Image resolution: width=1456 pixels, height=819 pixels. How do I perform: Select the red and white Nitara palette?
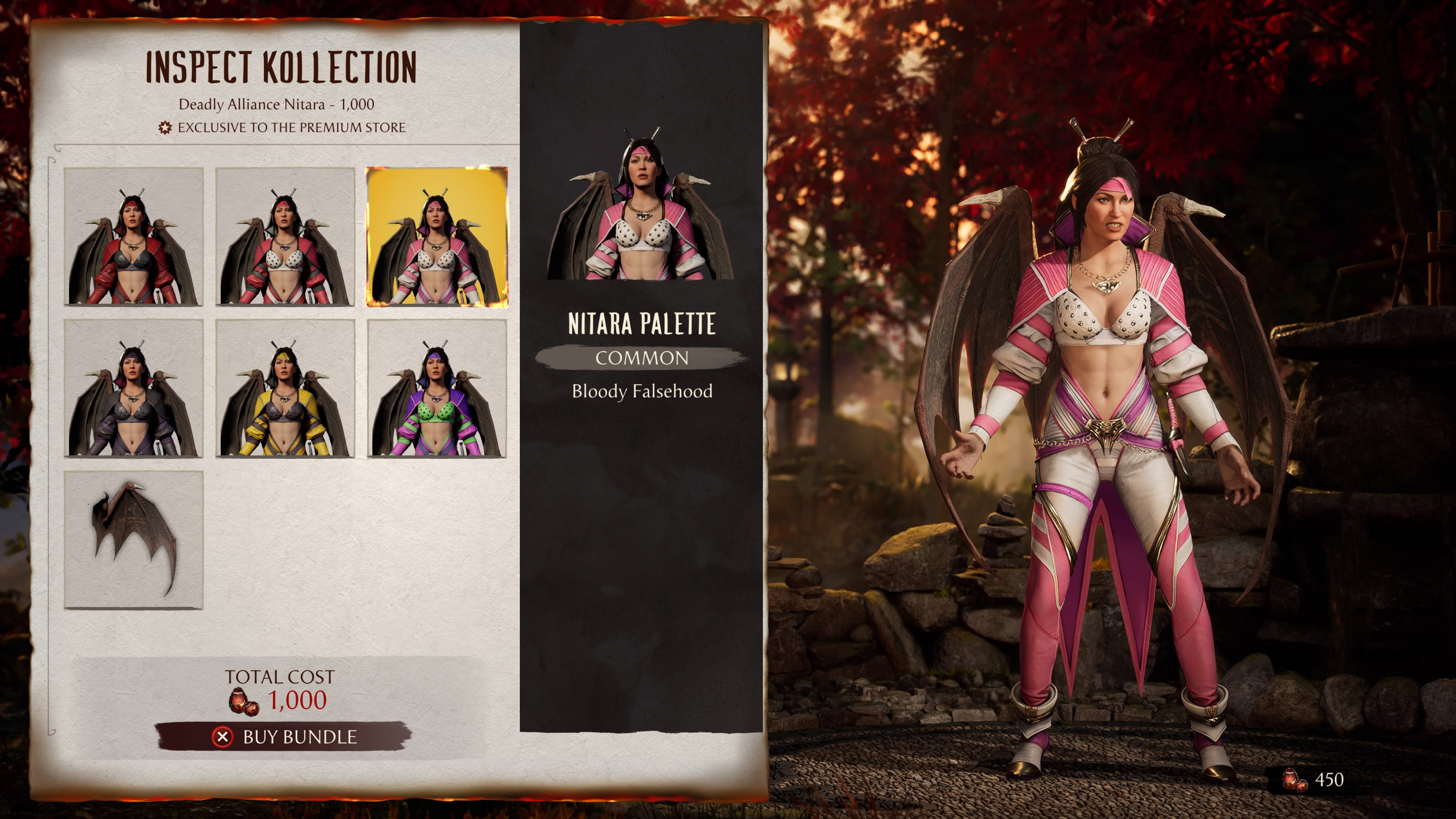(286, 237)
